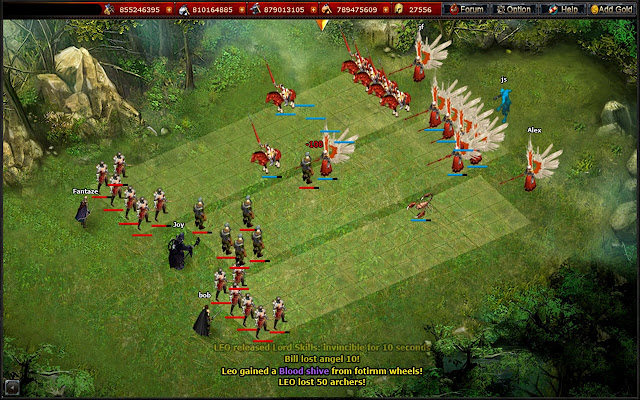This screenshot has height=400, width=640.
Task: Click the plus button beside 879013105
Action: [311, 9]
